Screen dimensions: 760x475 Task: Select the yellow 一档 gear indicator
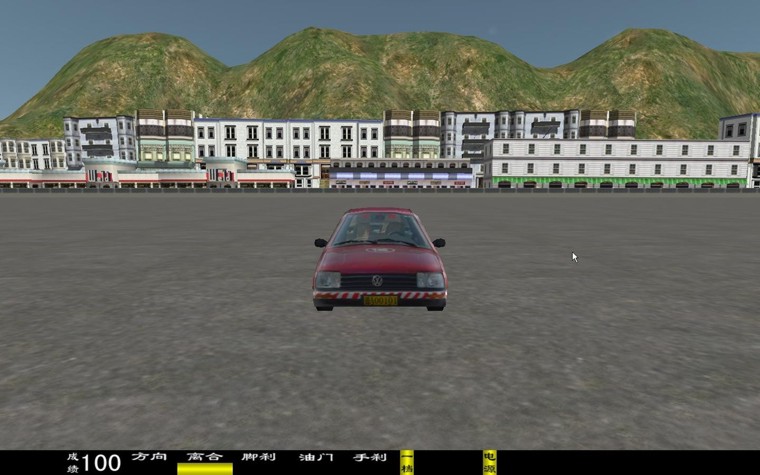coord(407,462)
